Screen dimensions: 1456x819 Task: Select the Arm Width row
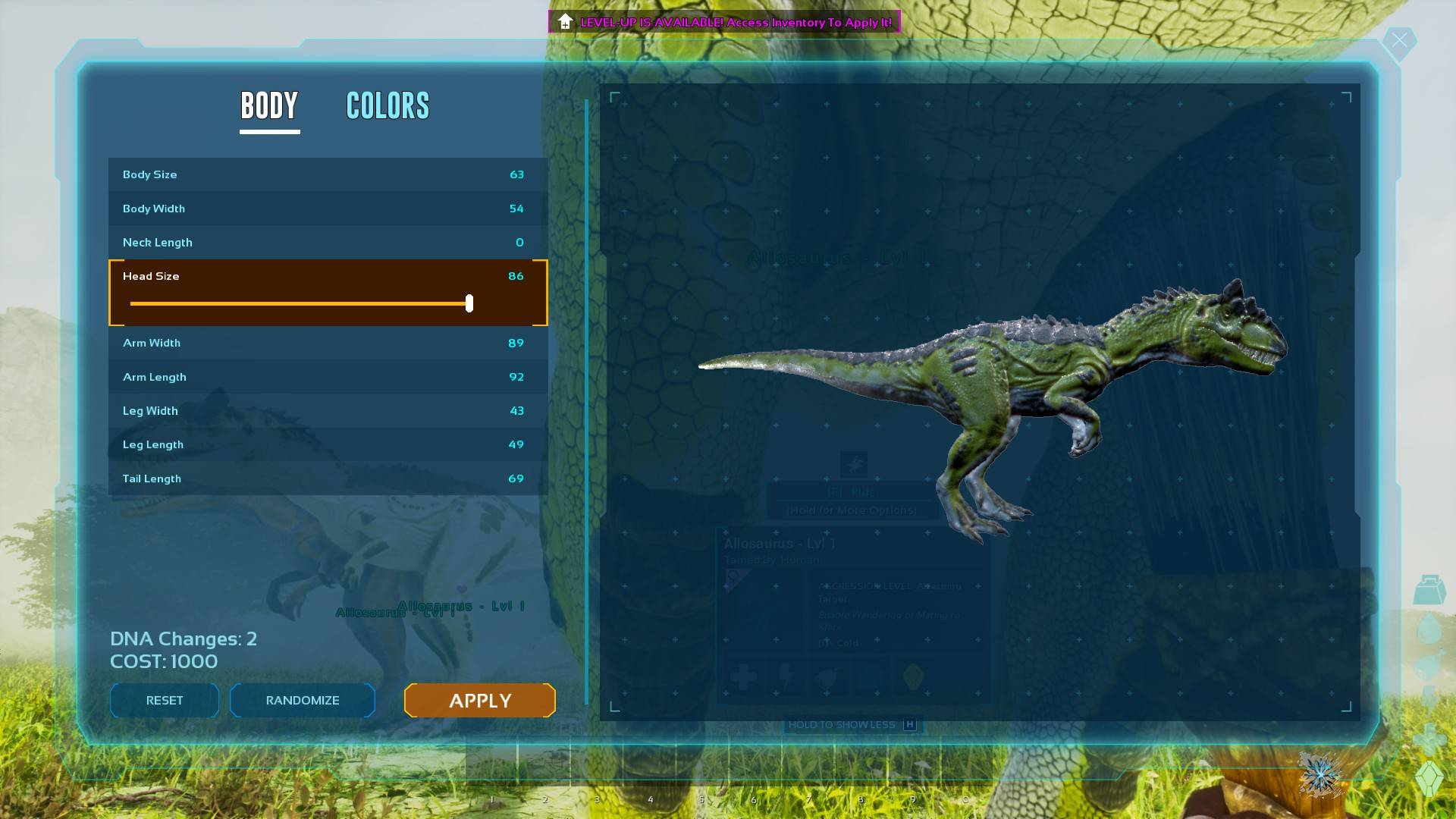click(328, 343)
